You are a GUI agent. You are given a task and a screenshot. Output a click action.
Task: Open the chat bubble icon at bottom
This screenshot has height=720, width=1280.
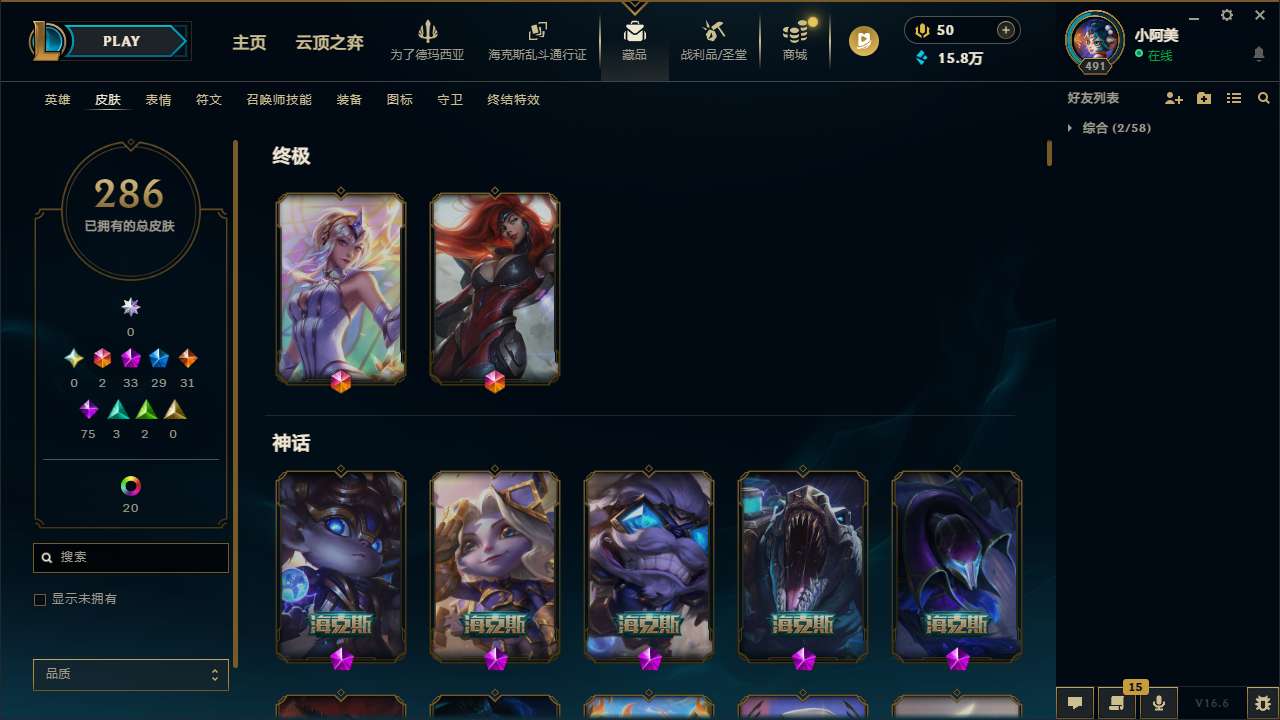click(1075, 702)
